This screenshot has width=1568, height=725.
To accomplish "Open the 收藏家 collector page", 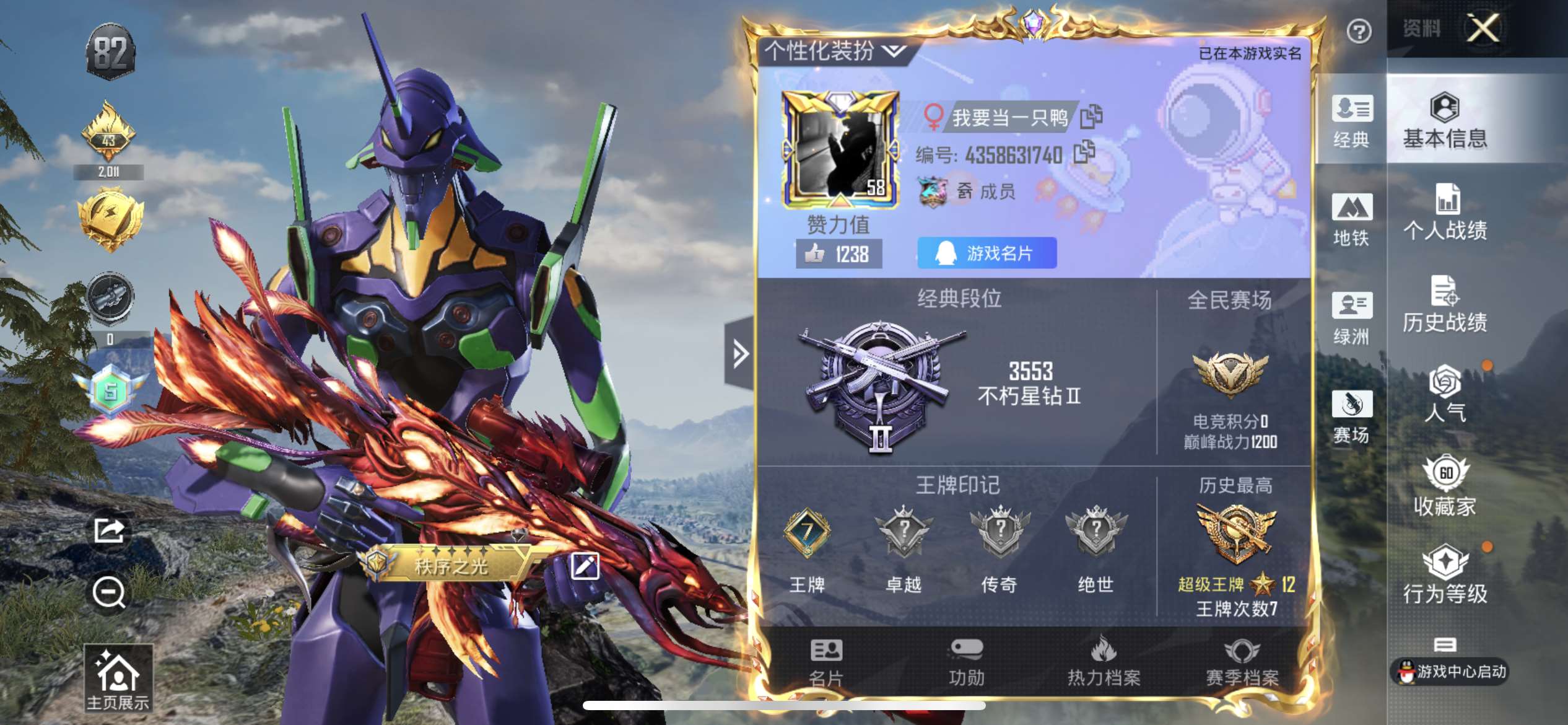I will click(x=1445, y=486).
